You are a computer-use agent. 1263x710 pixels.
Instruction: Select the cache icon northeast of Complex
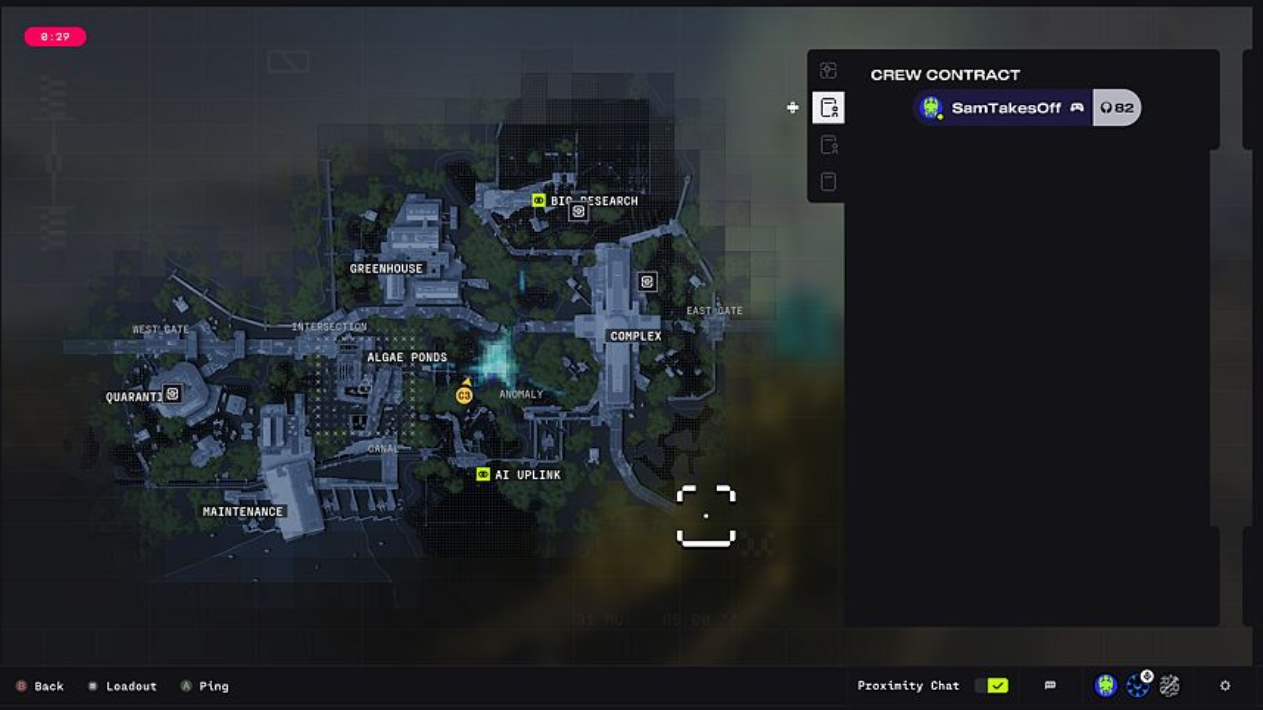[647, 282]
